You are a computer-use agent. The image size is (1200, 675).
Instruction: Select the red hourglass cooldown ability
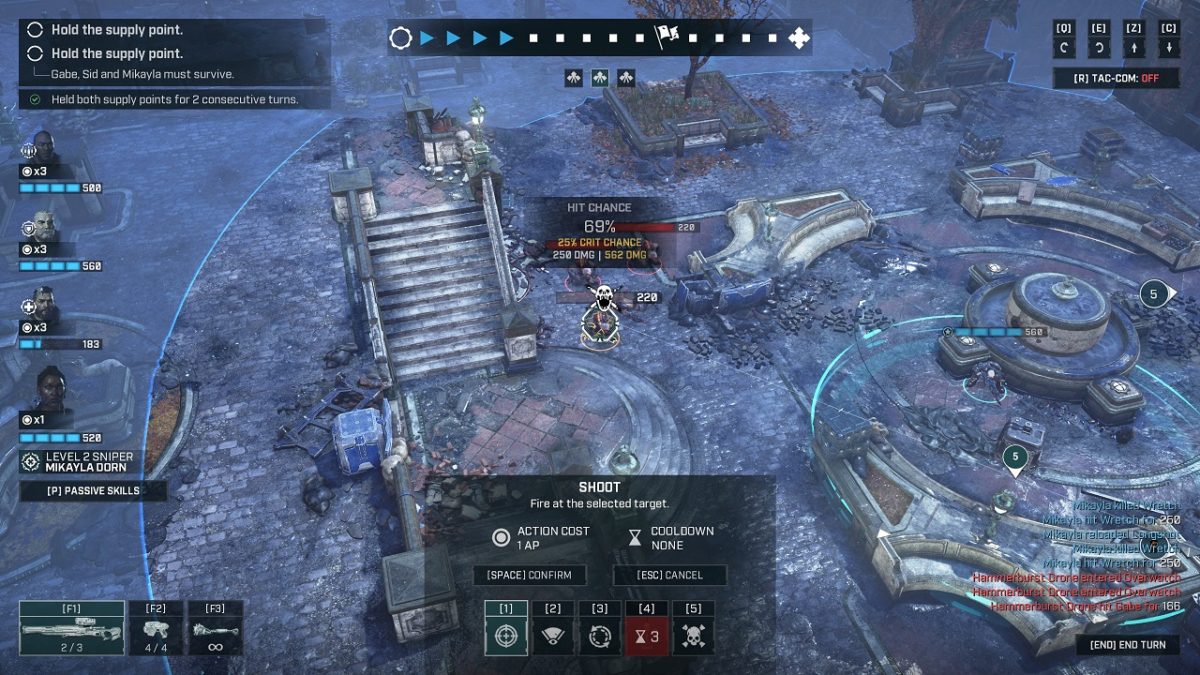tap(647, 635)
